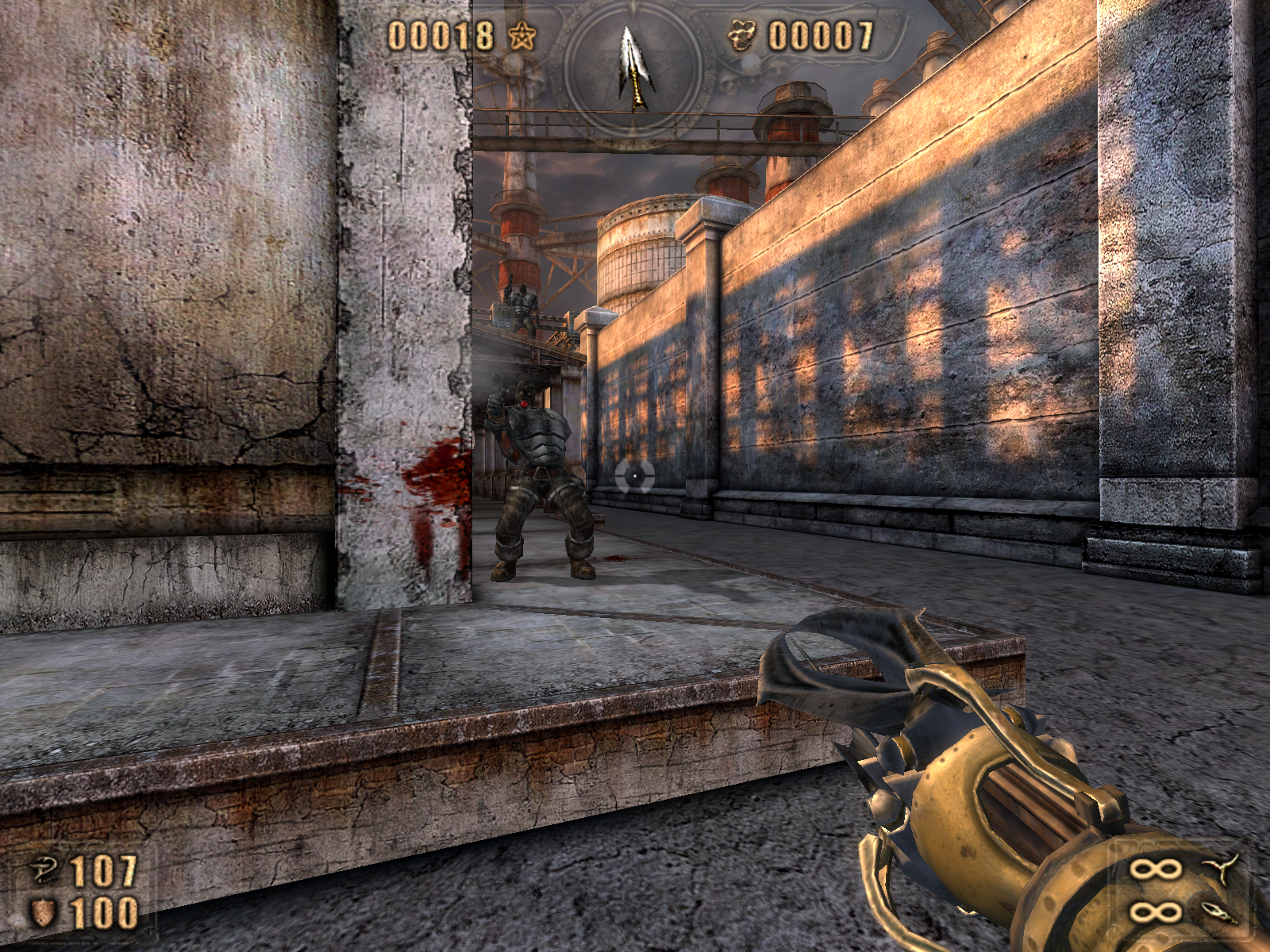1270x952 pixels.
Task: Select the gold coins icon
Action: pyautogui.click(x=743, y=36)
